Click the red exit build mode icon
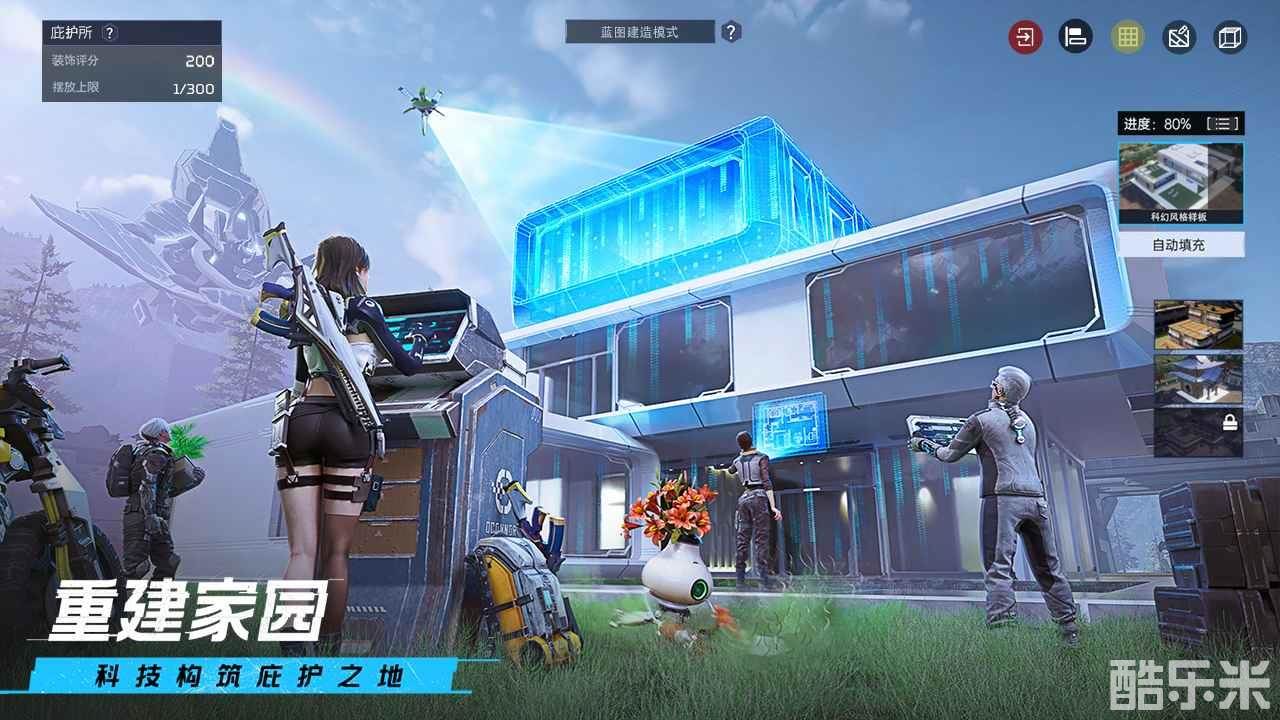The width and height of the screenshot is (1280, 720). [1022, 37]
